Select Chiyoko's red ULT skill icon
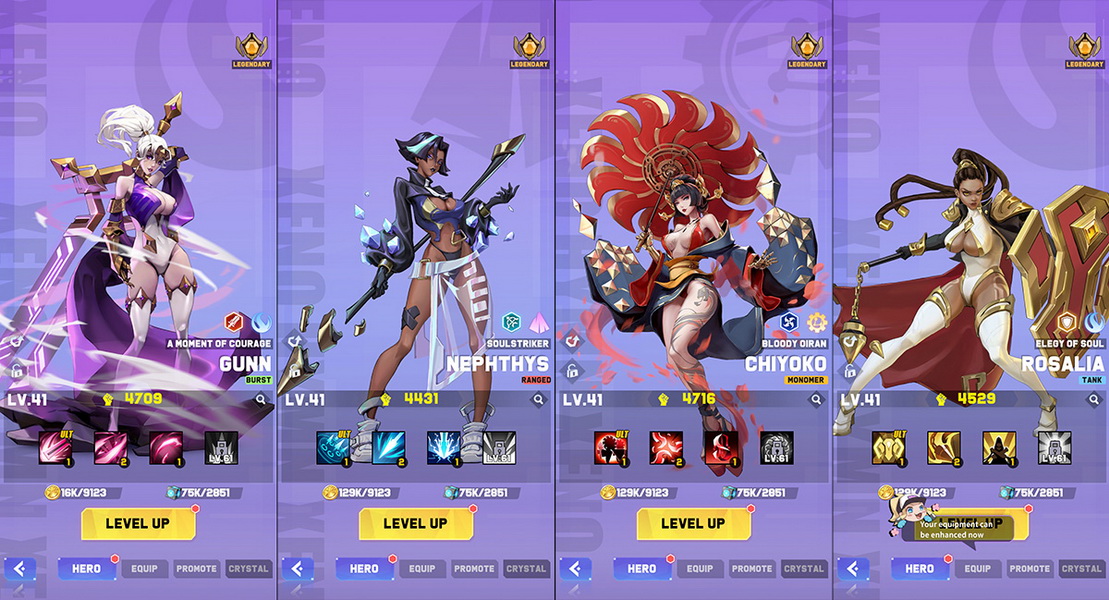 (x=610, y=447)
